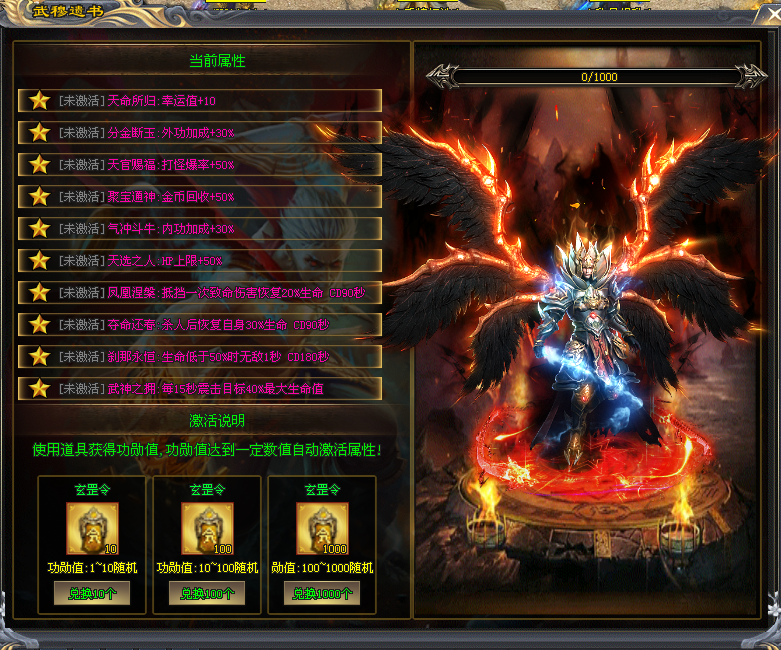Choose the 武神之躯 attribute row
Screen dimensions: 781x650
(200, 388)
